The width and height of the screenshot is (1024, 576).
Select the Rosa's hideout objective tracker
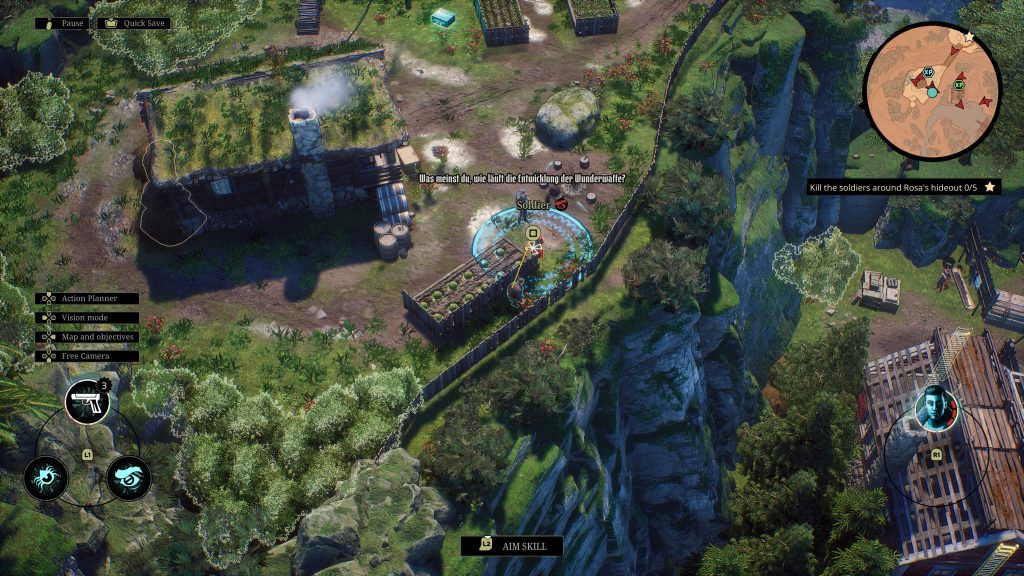click(x=904, y=187)
